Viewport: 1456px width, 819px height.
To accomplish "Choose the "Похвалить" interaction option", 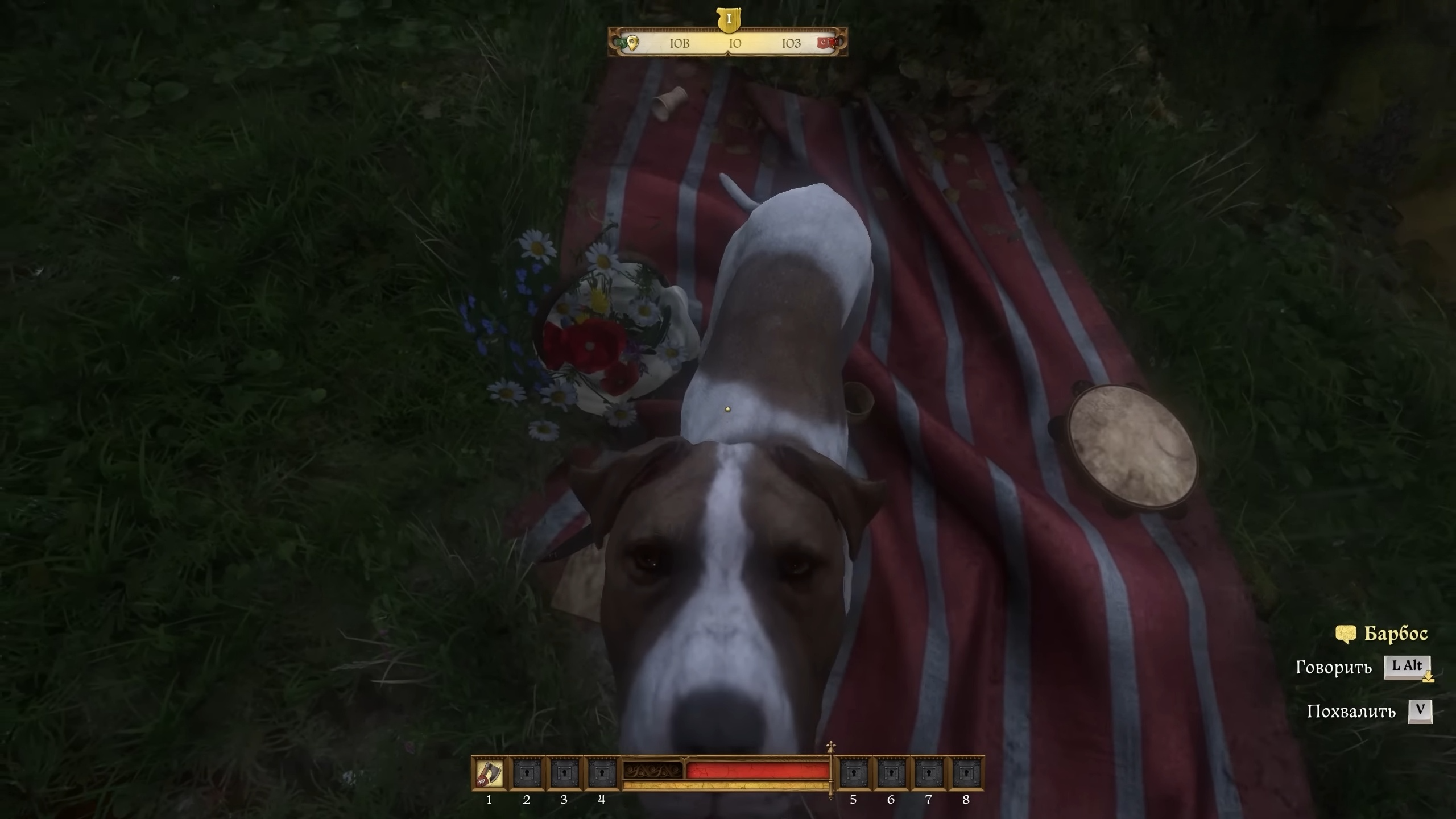I will pyautogui.click(x=1351, y=712).
